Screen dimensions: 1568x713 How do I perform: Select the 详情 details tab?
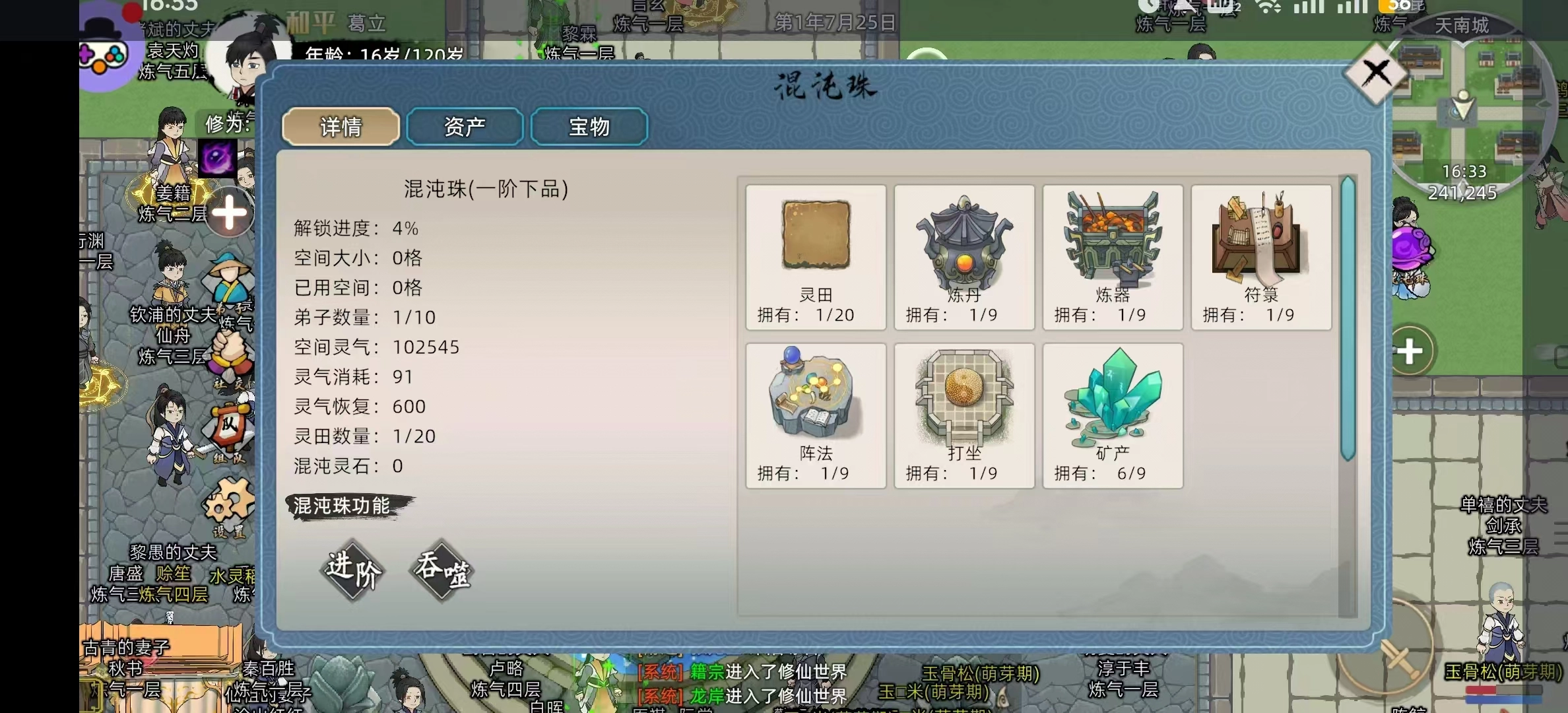(x=341, y=126)
